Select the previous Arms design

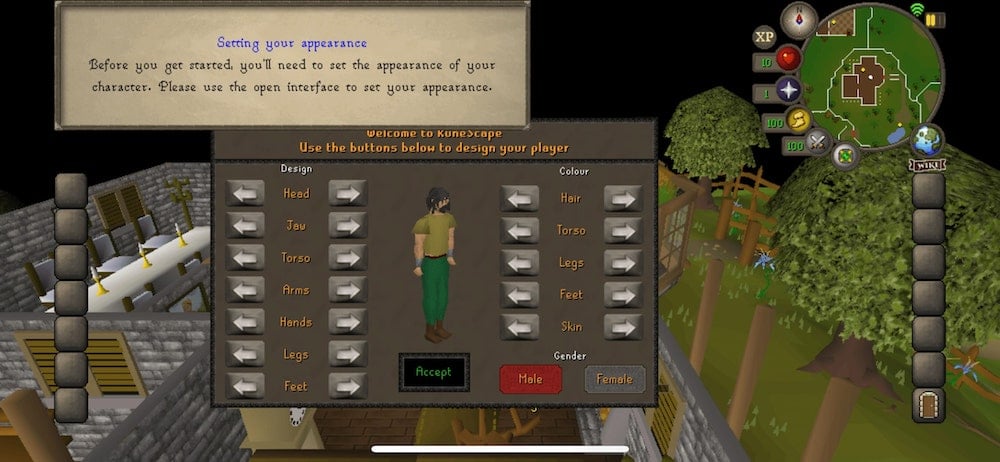[x=245, y=289]
